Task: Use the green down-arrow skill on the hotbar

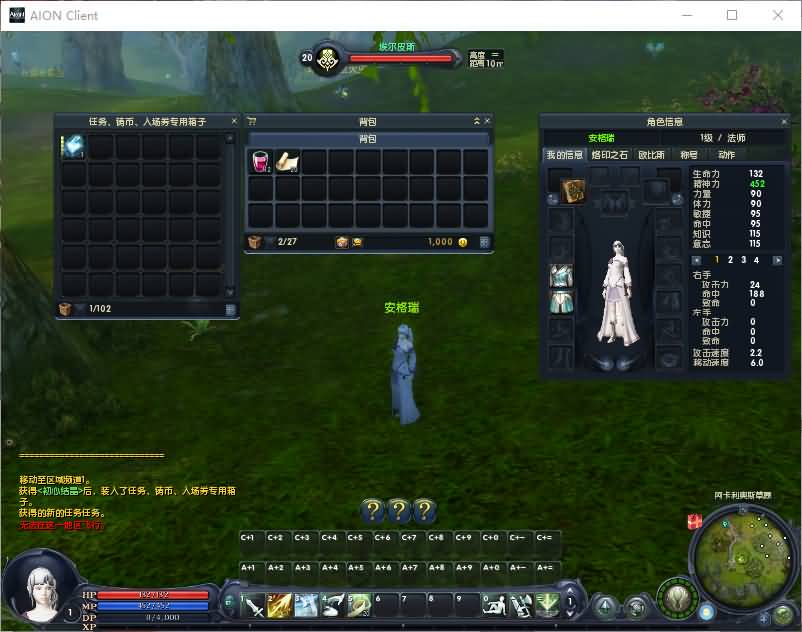Action: 546,605
